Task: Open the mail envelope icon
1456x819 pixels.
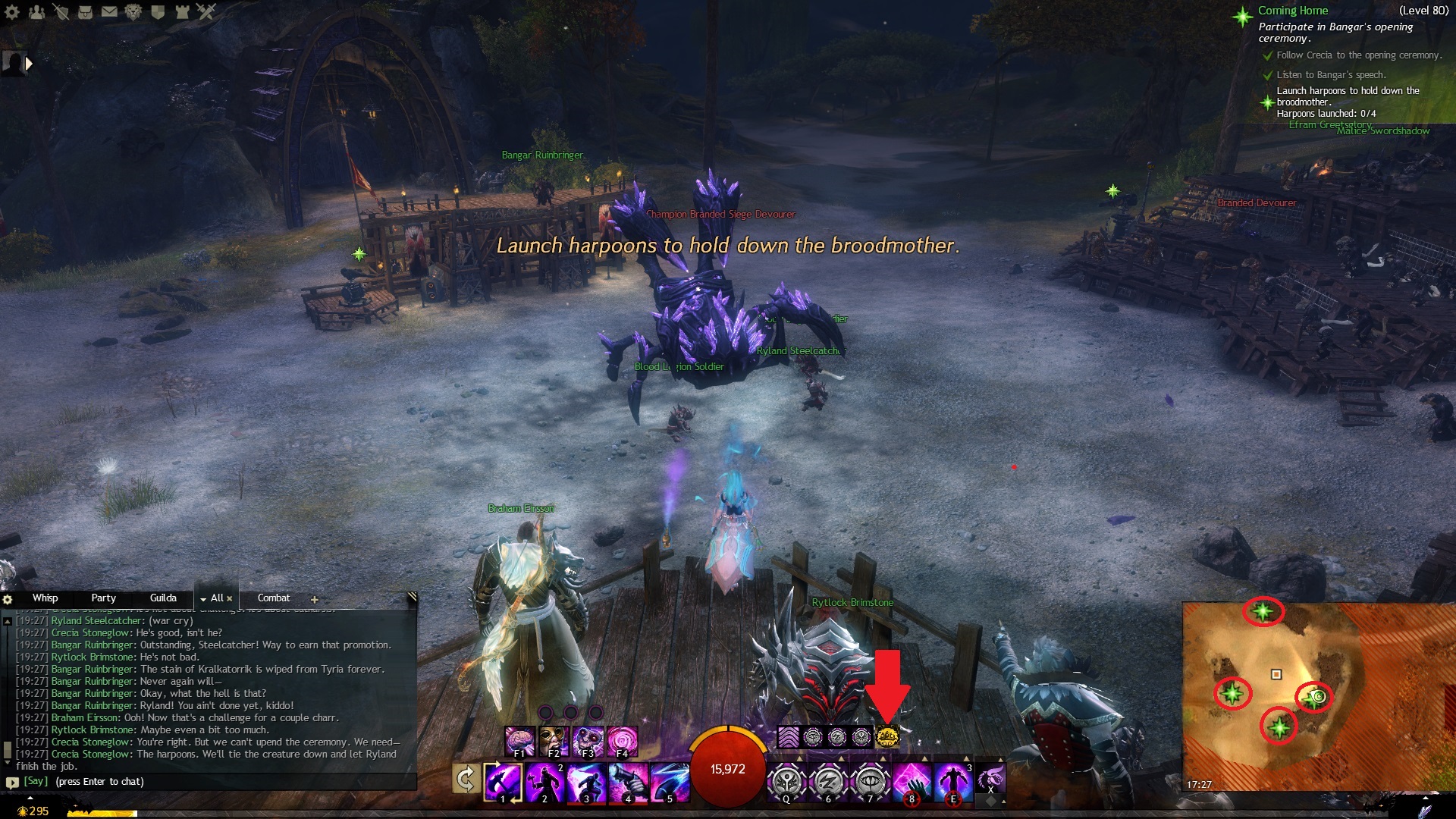Action: [x=109, y=11]
